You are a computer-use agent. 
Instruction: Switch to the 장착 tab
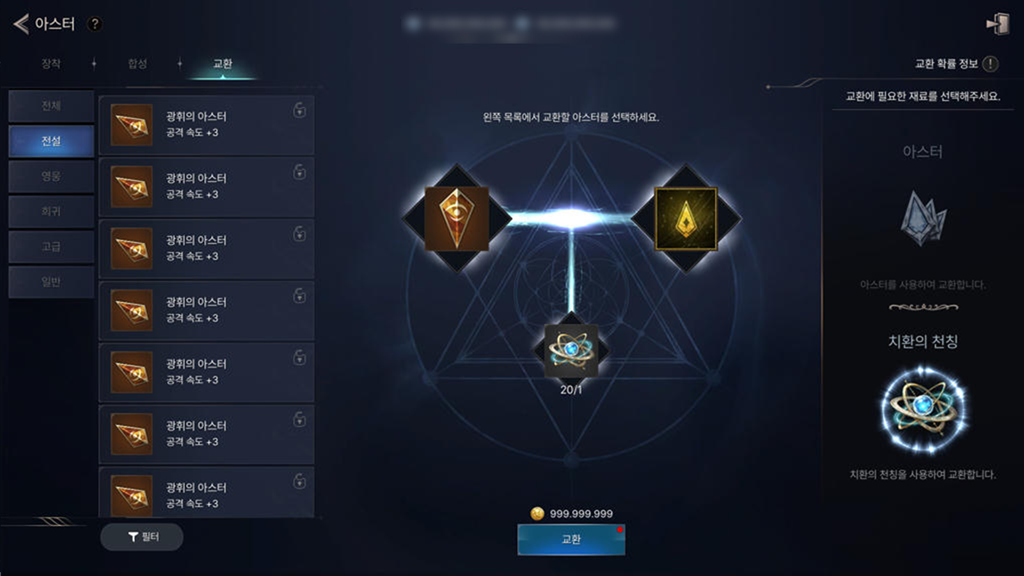(51, 64)
